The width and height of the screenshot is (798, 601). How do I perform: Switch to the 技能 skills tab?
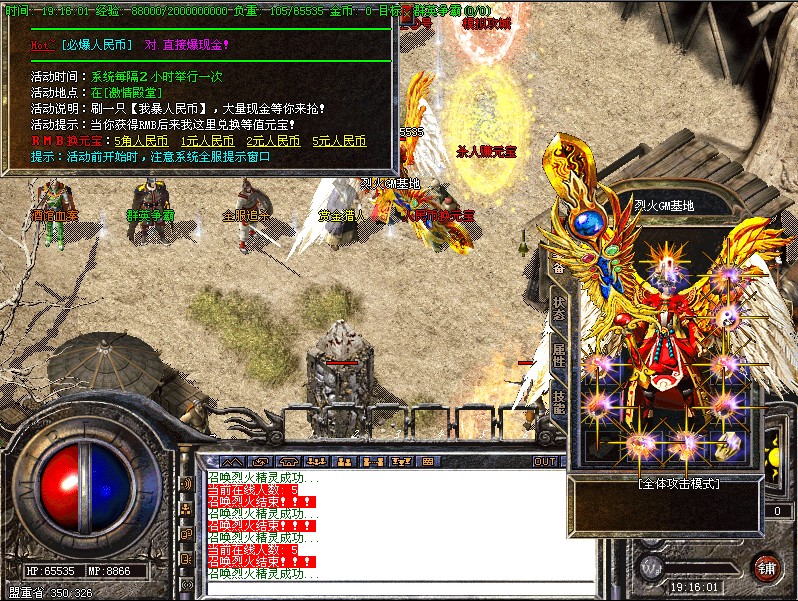coord(559,401)
